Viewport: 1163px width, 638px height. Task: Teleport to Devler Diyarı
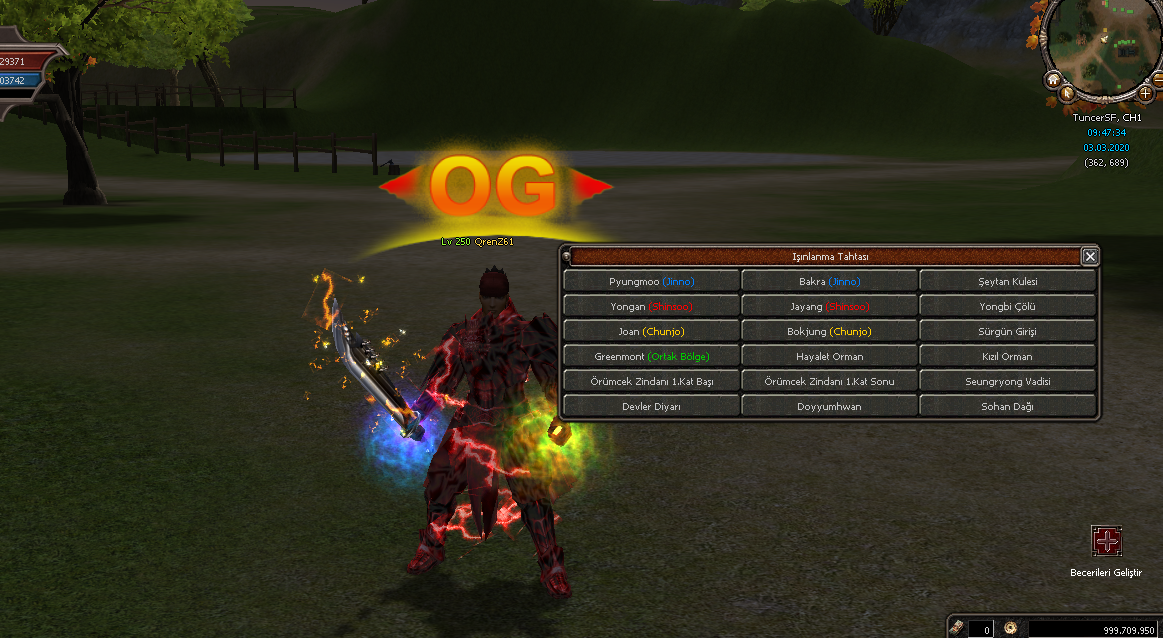651,406
